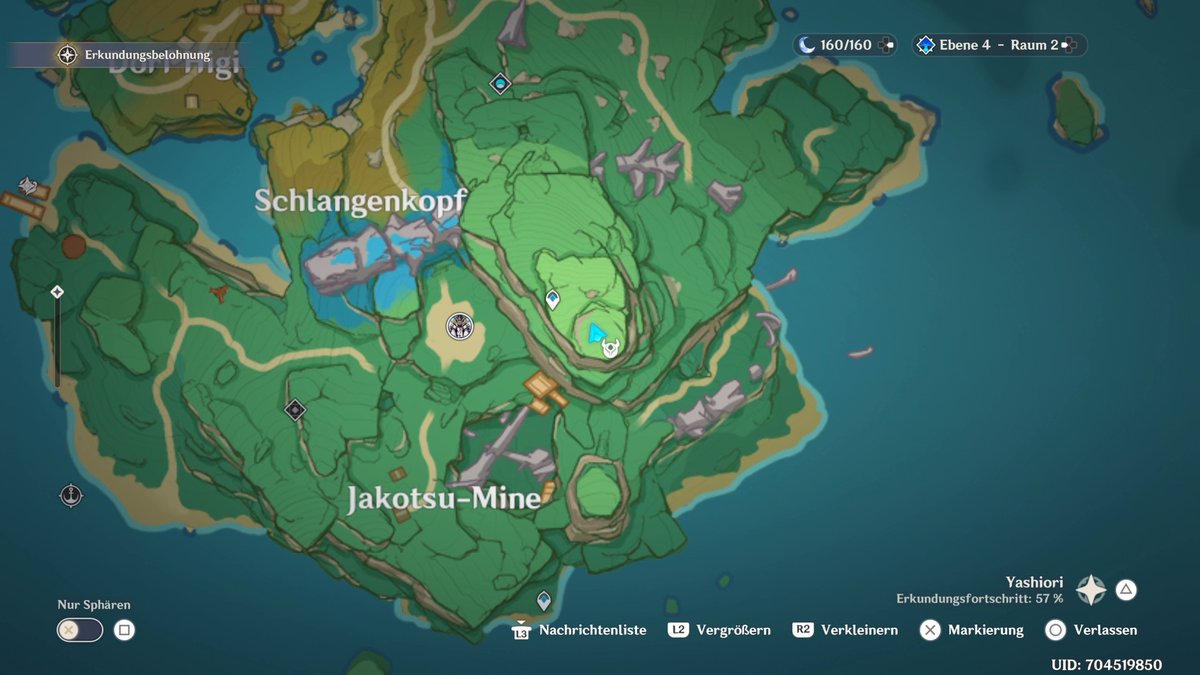Toggle the Nur Sphären switch
Image resolution: width=1200 pixels, height=675 pixels.
[80, 630]
